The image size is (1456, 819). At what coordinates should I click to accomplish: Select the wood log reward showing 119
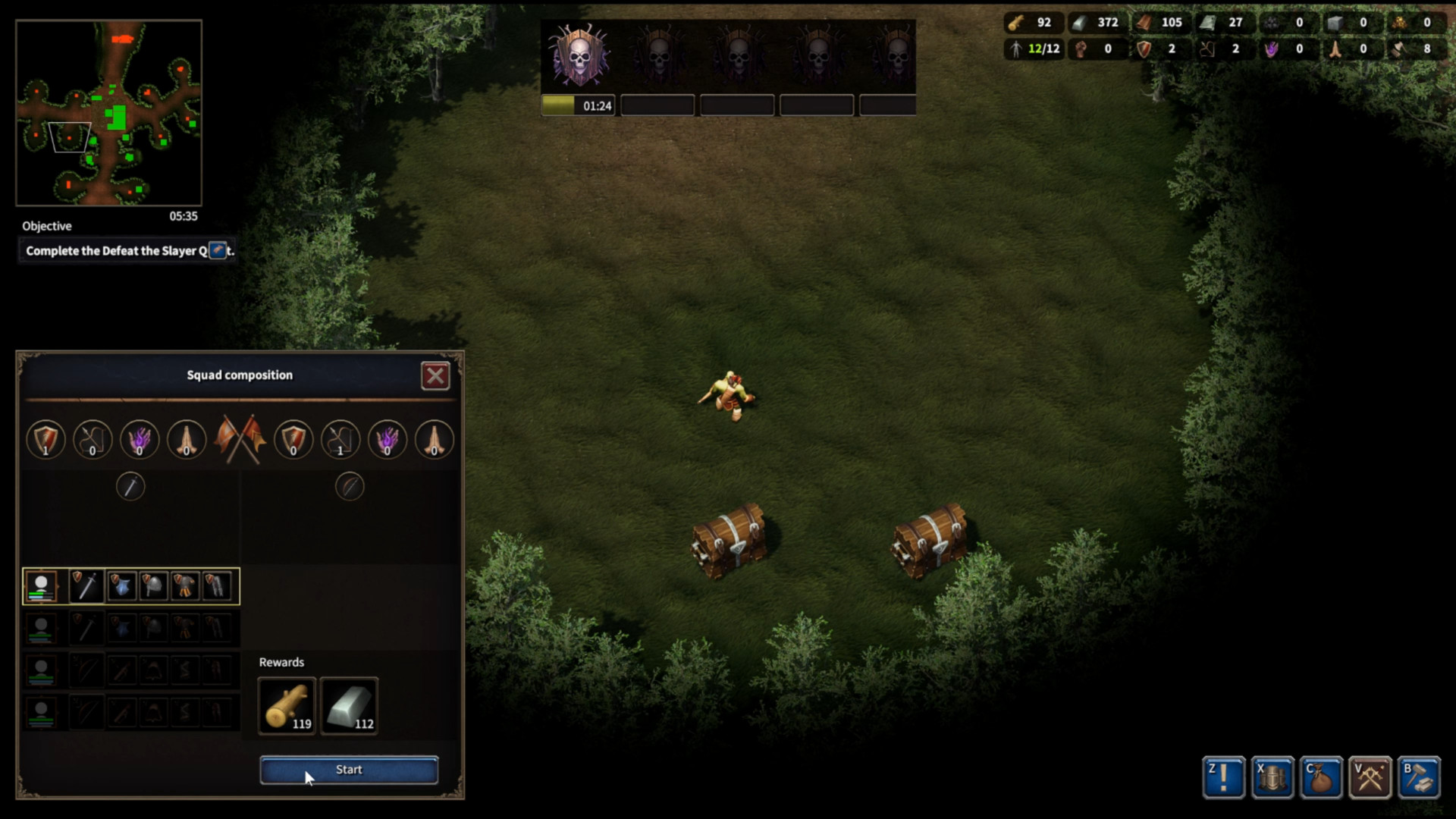287,706
